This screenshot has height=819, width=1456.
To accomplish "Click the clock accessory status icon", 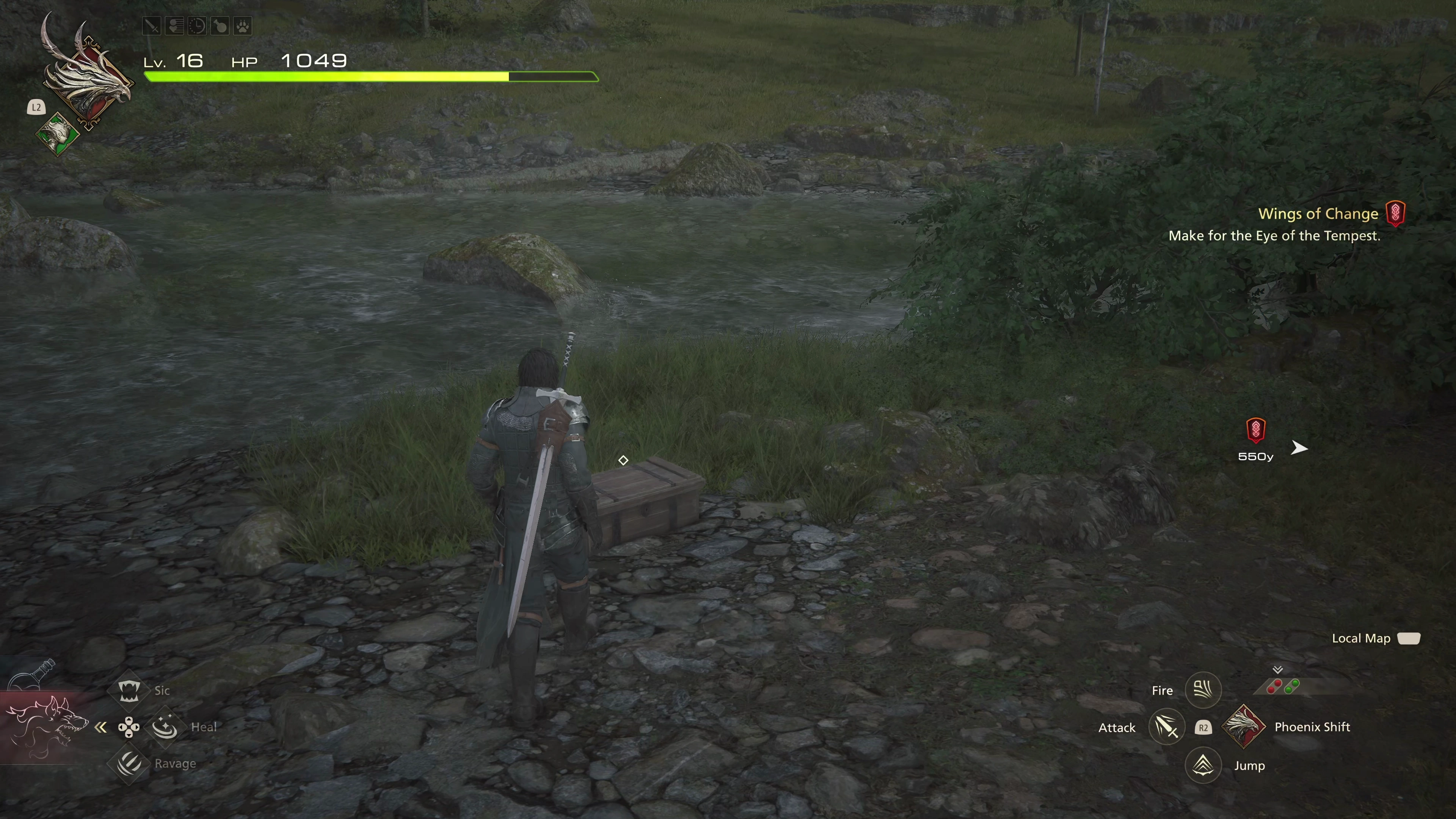I will tap(197, 26).
